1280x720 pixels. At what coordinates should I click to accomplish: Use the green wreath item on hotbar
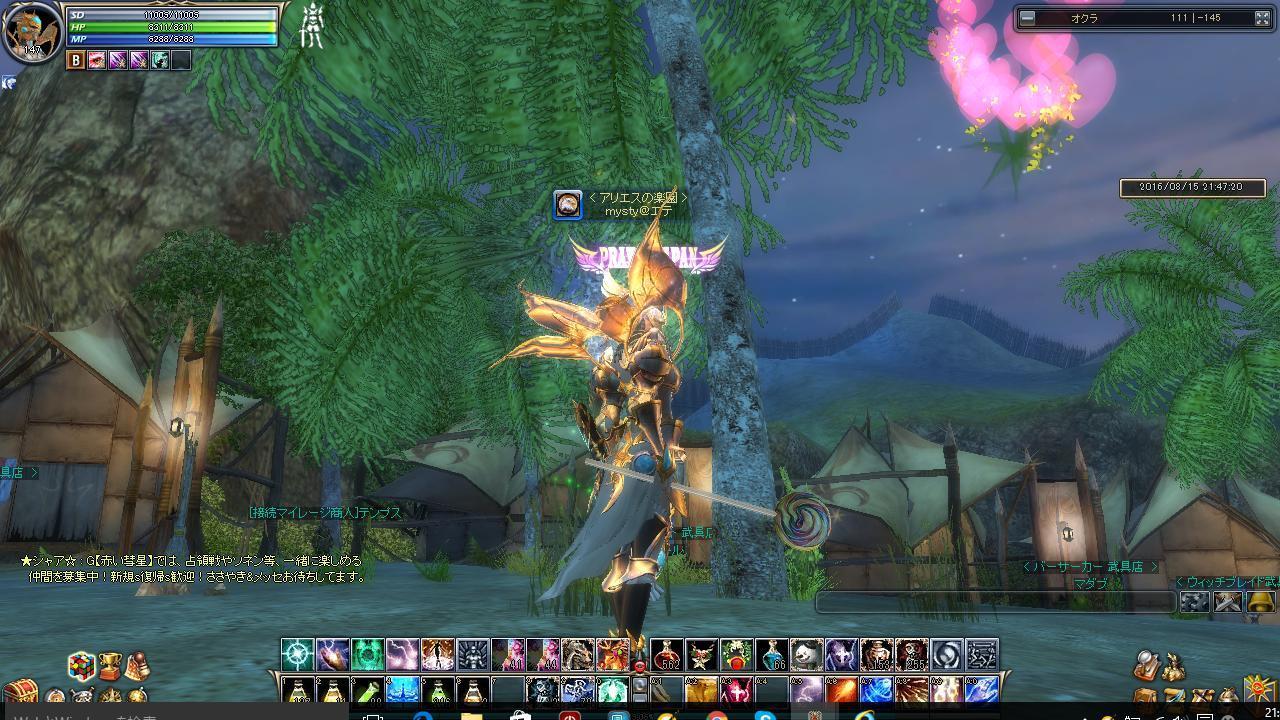pos(736,655)
